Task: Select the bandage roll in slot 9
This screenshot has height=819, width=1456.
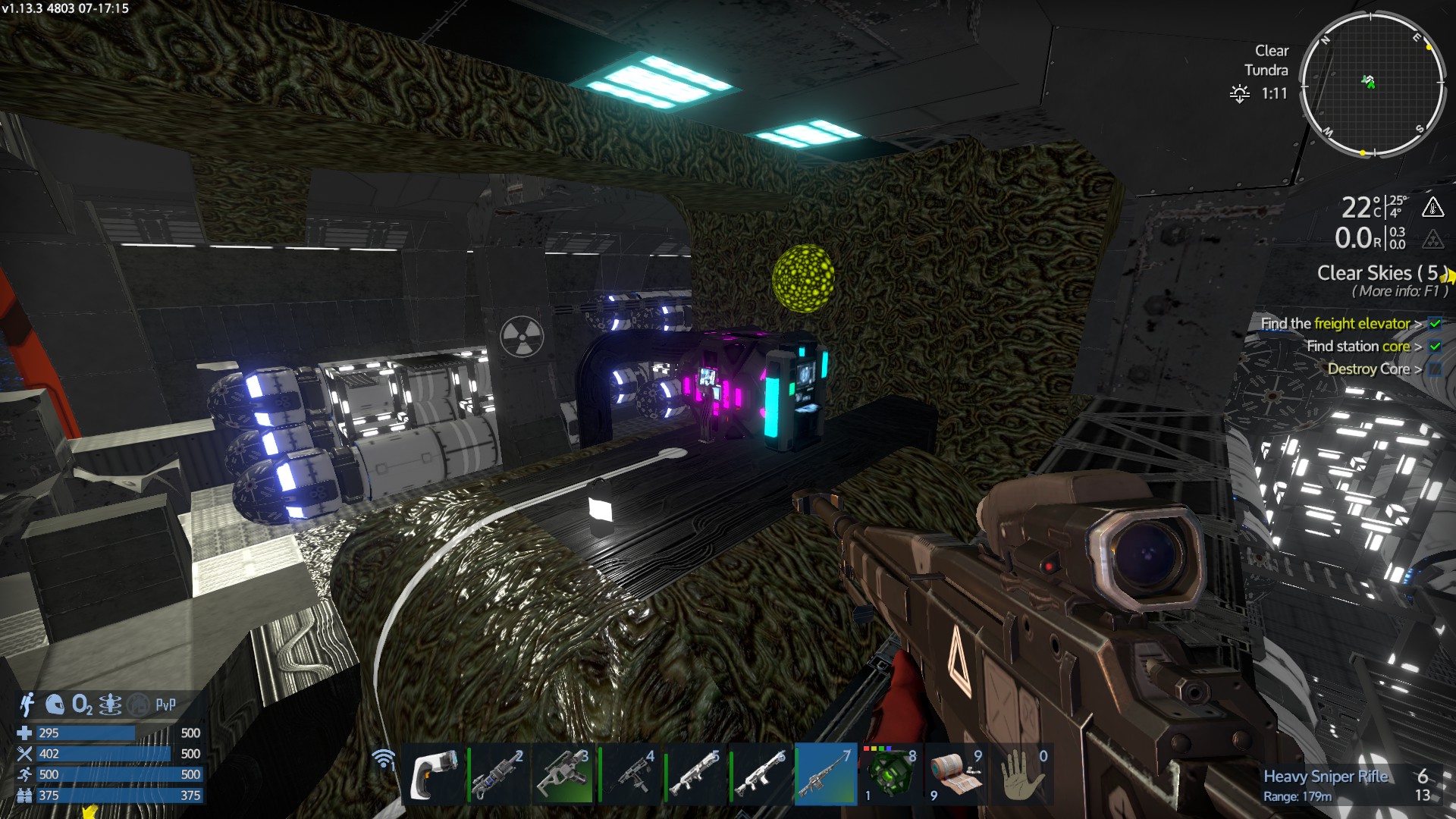Action: (956, 775)
